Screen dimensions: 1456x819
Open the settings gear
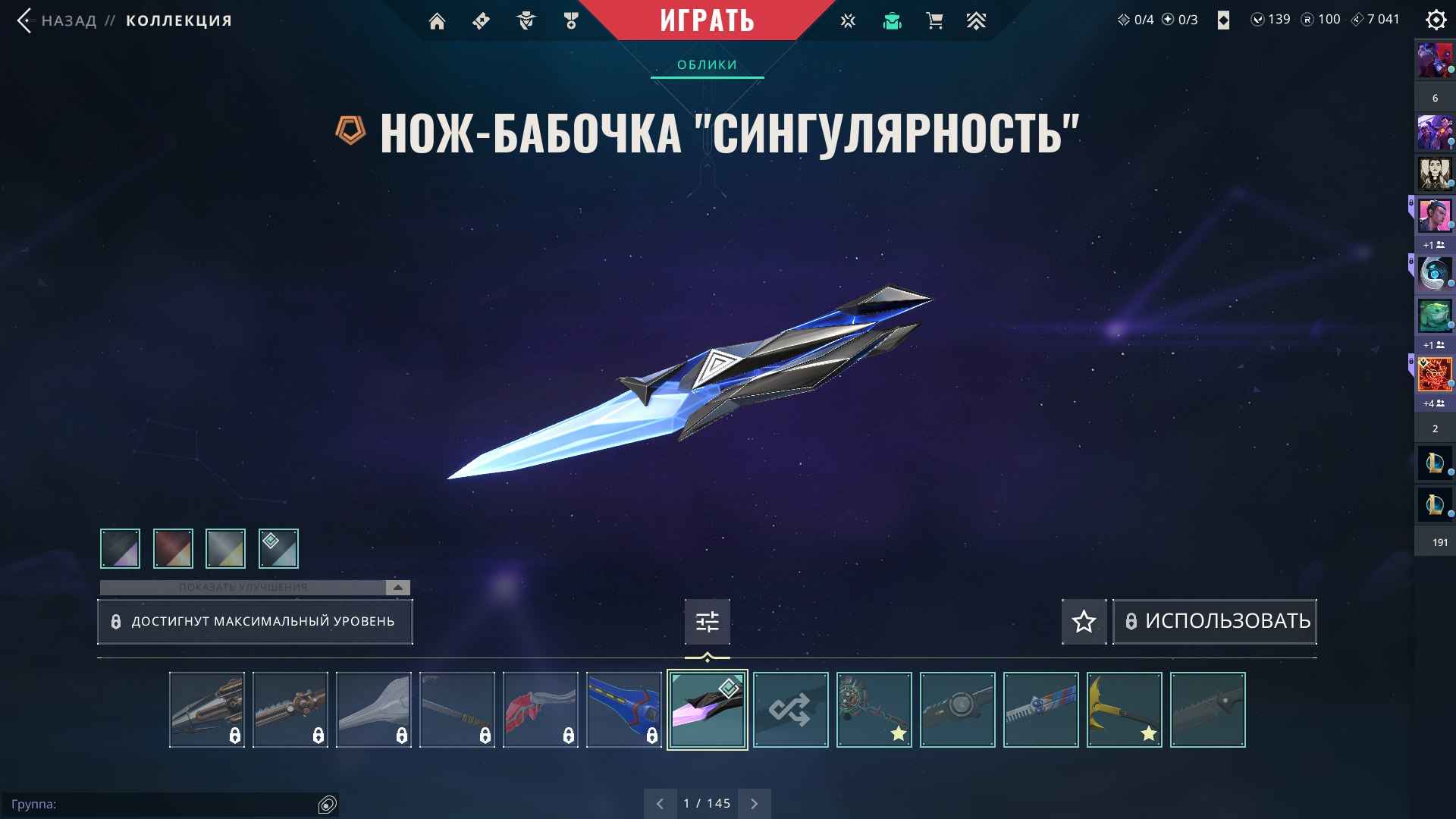pos(1436,20)
